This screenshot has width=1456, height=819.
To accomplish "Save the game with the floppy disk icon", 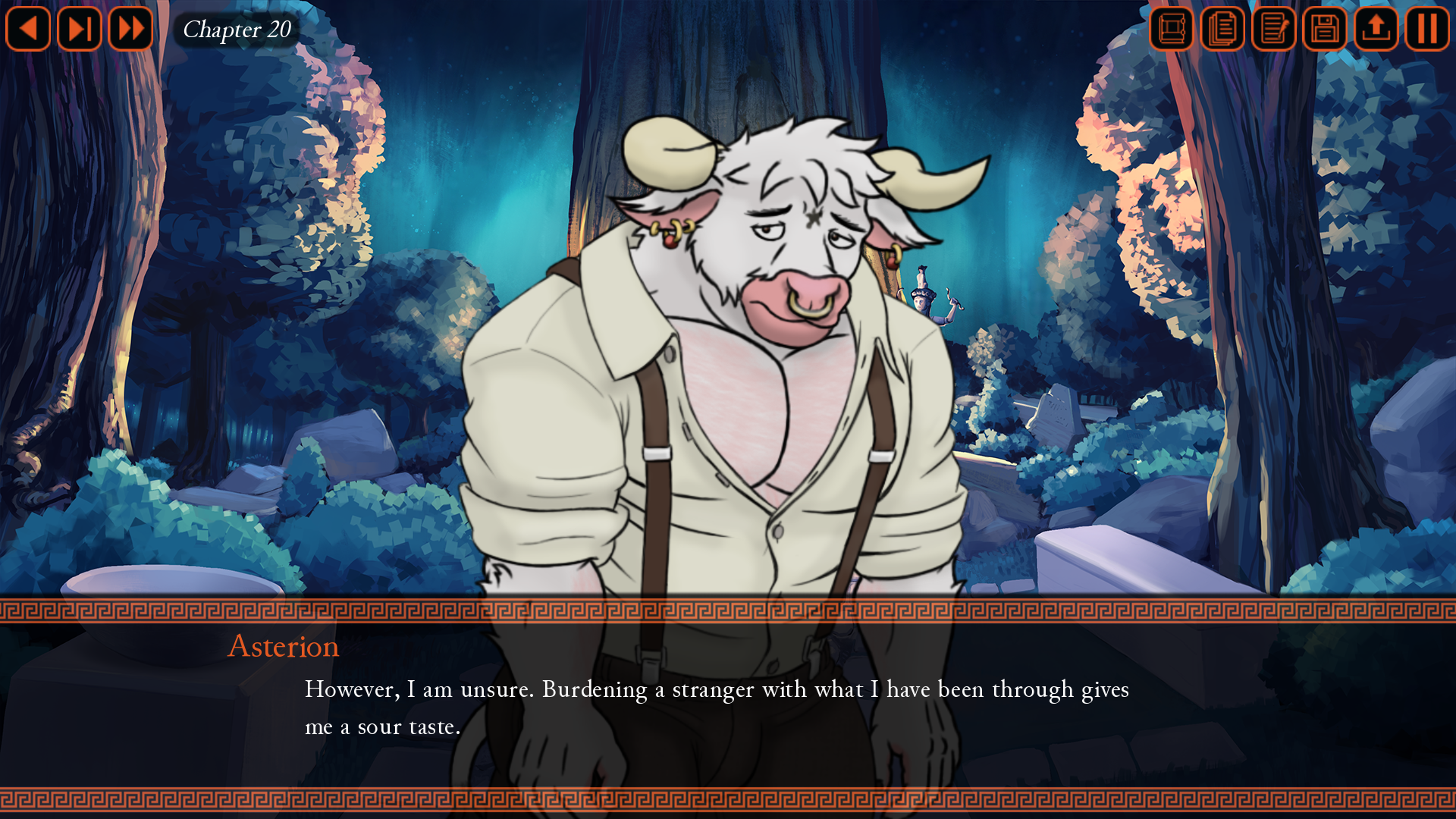I will click(x=1324, y=29).
